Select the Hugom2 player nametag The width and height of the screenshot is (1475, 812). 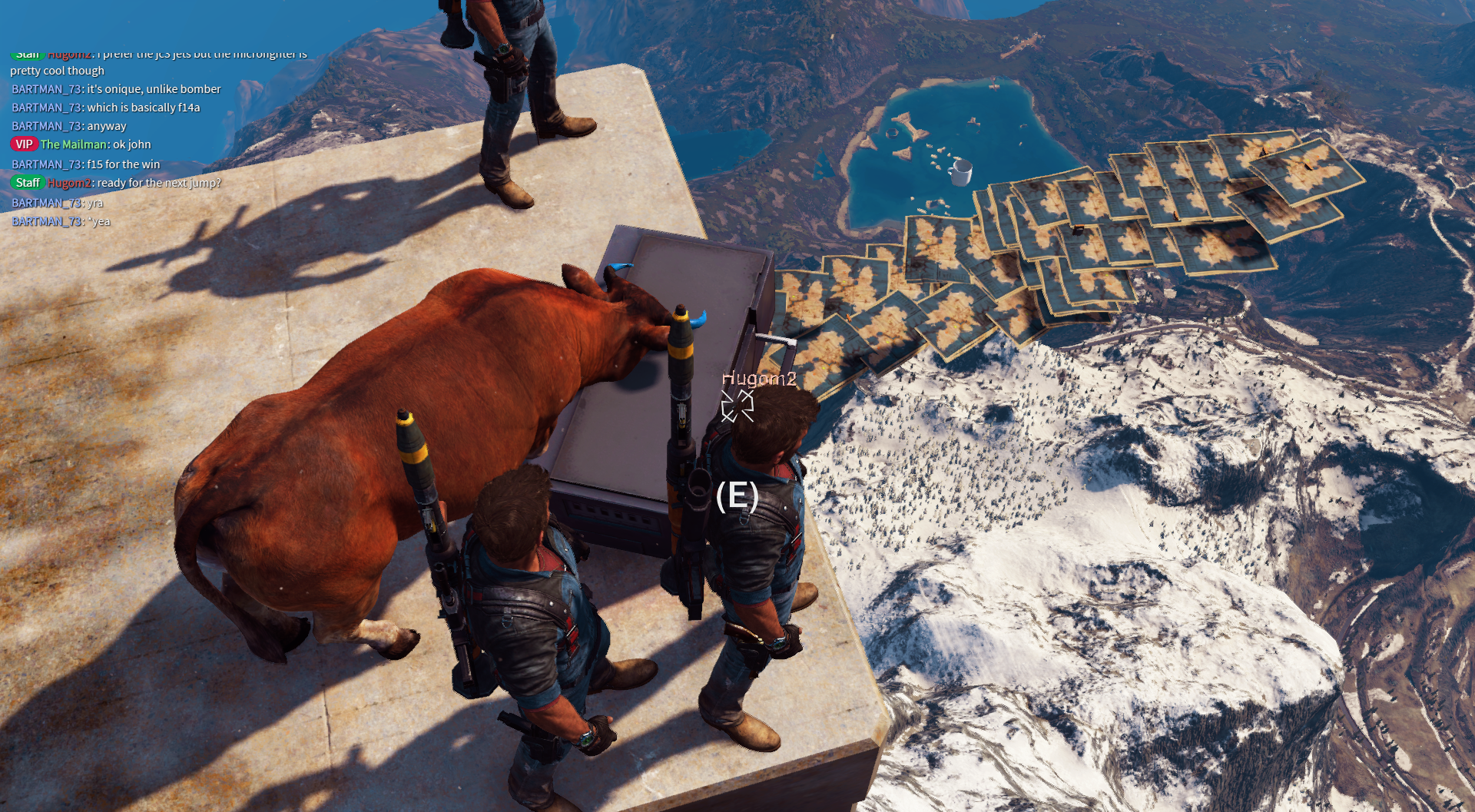(758, 379)
